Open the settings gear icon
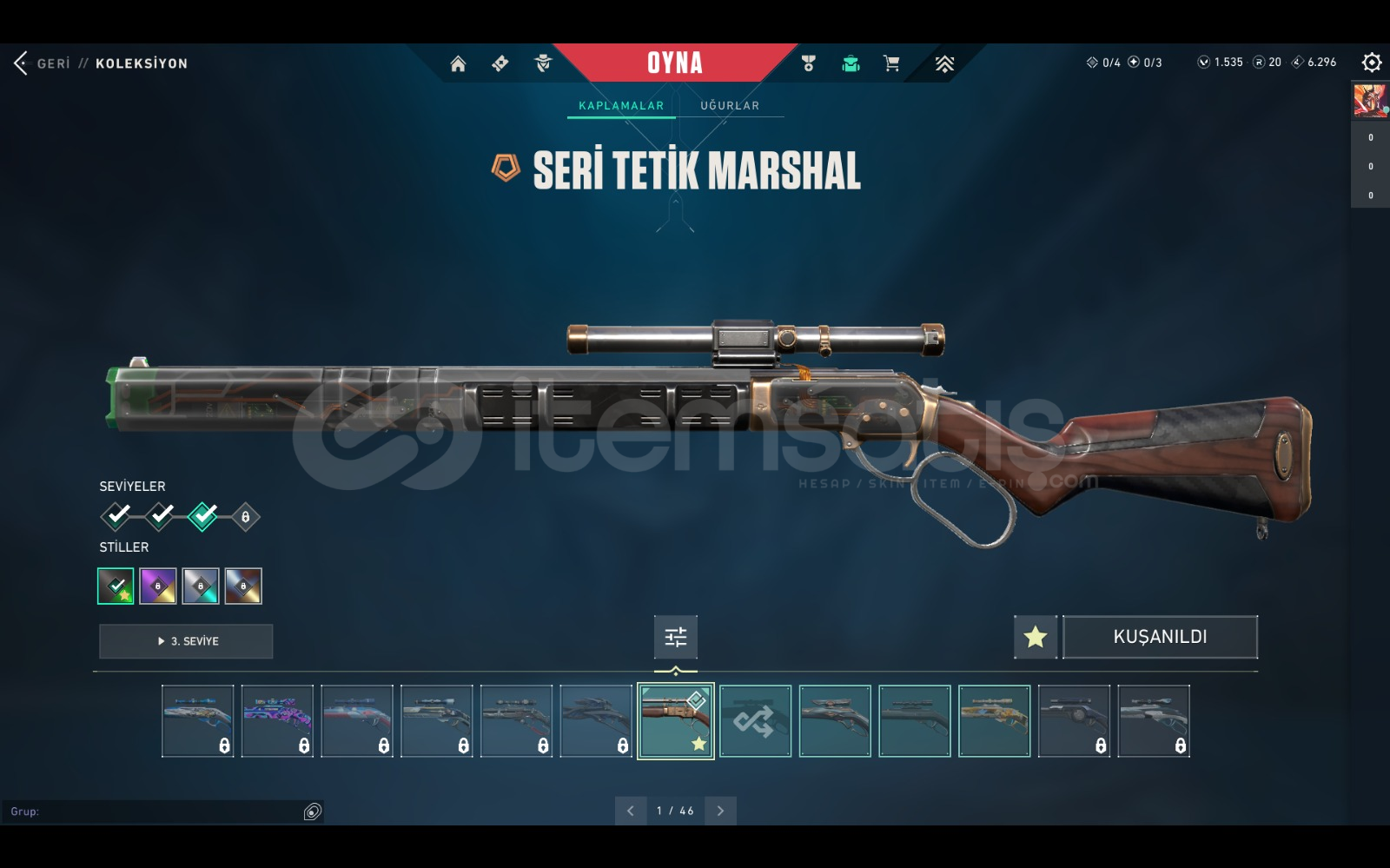1390x868 pixels. coord(1371,63)
